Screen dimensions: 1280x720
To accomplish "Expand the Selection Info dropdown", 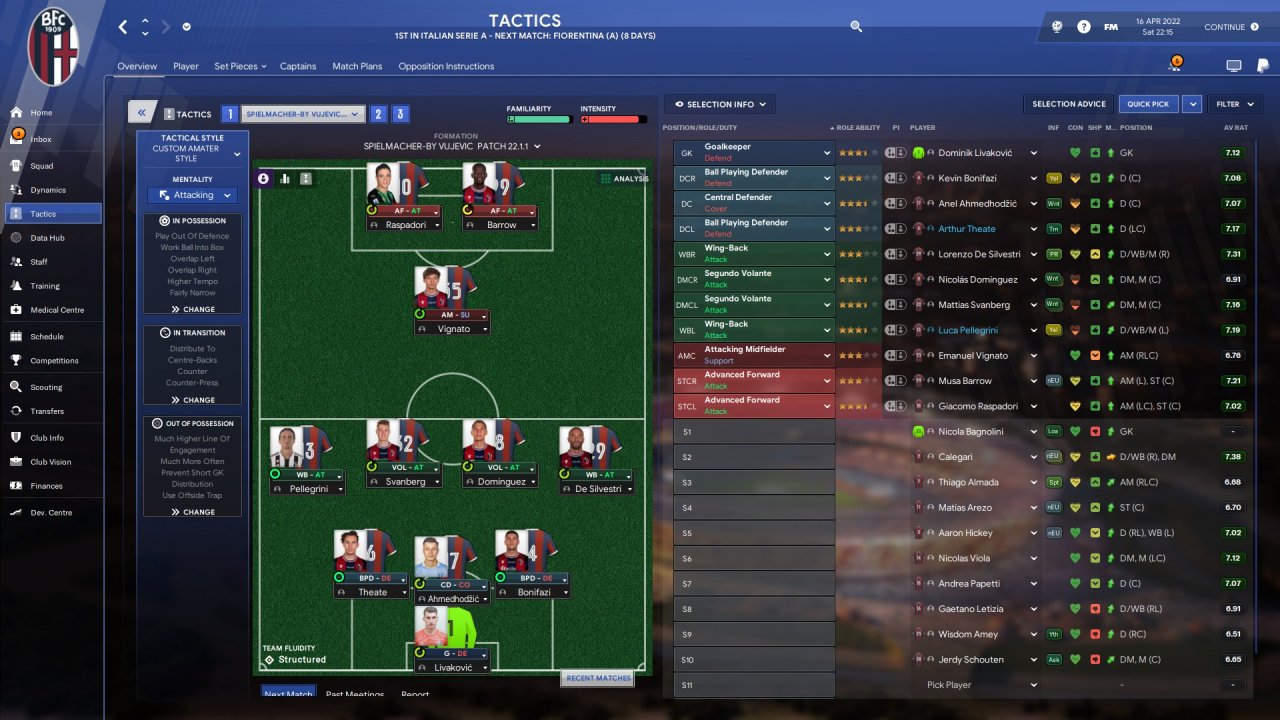I will pyautogui.click(x=720, y=104).
